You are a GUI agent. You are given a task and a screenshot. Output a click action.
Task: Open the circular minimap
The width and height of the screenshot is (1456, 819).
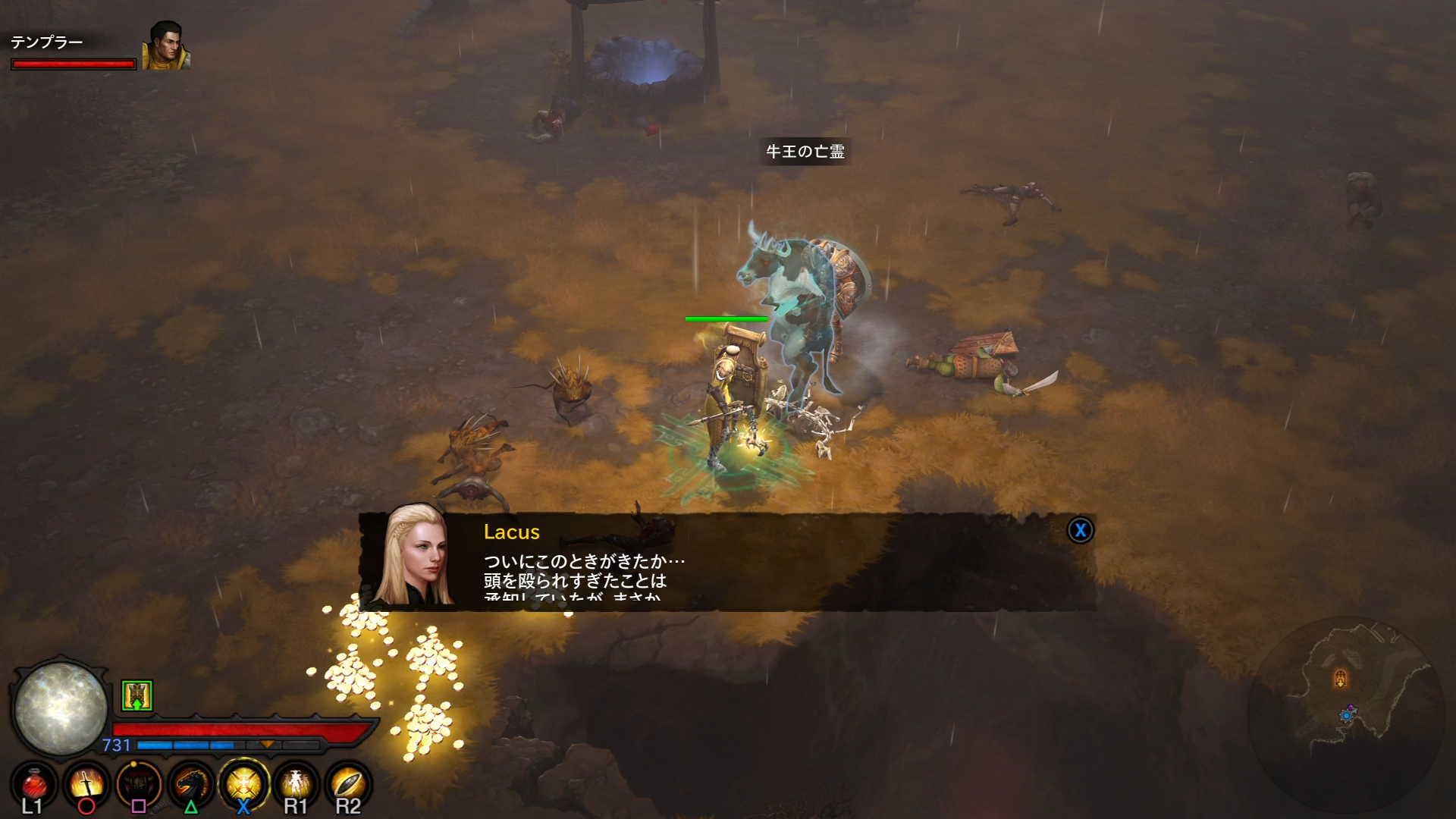tap(1346, 714)
